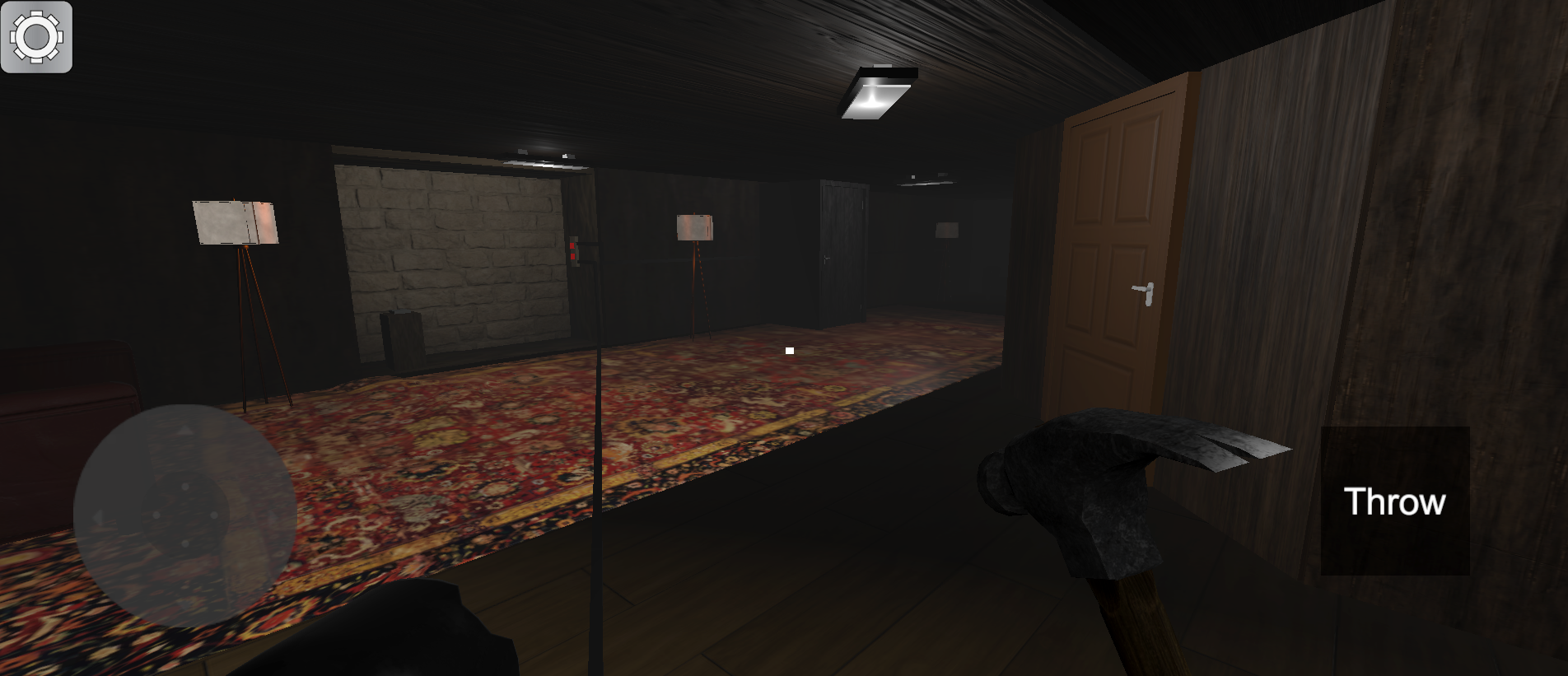The width and height of the screenshot is (1568, 676).
Task: Tap the Throw button to hurl the hammer
Action: 1394,501
